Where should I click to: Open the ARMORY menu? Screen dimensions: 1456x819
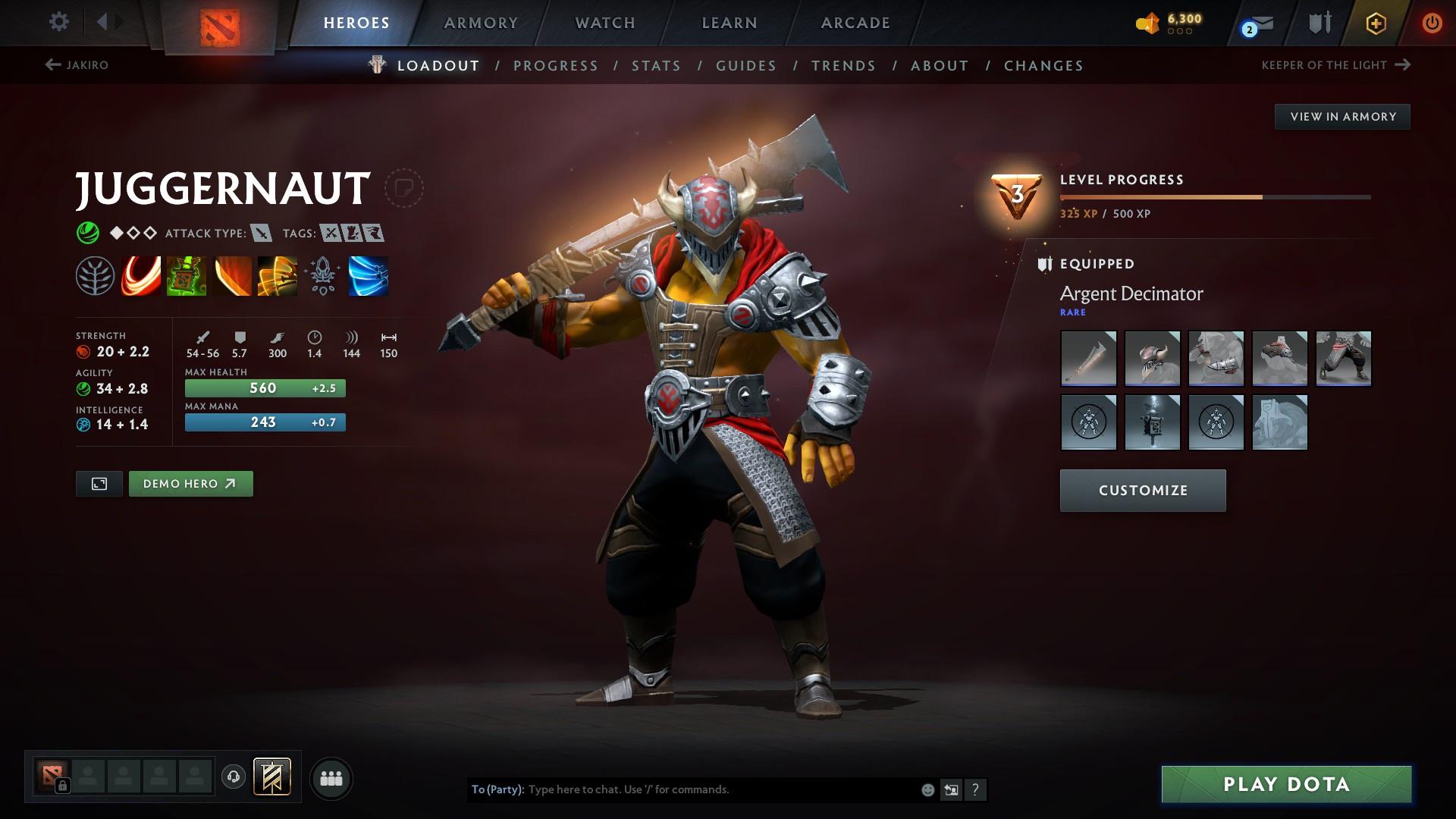[x=481, y=23]
